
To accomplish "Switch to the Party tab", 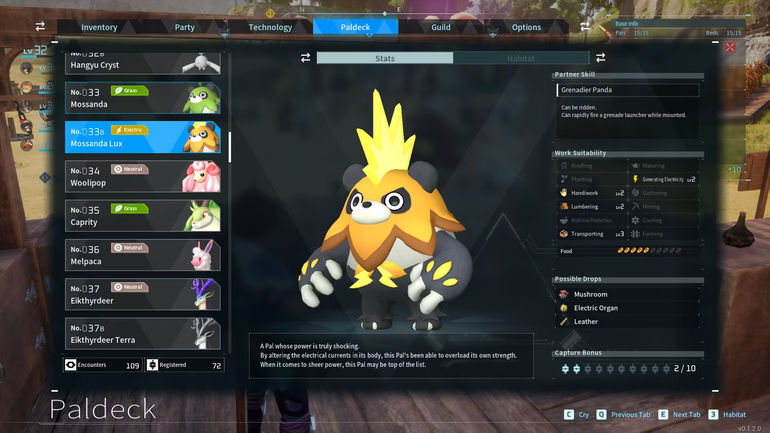I will (184, 27).
